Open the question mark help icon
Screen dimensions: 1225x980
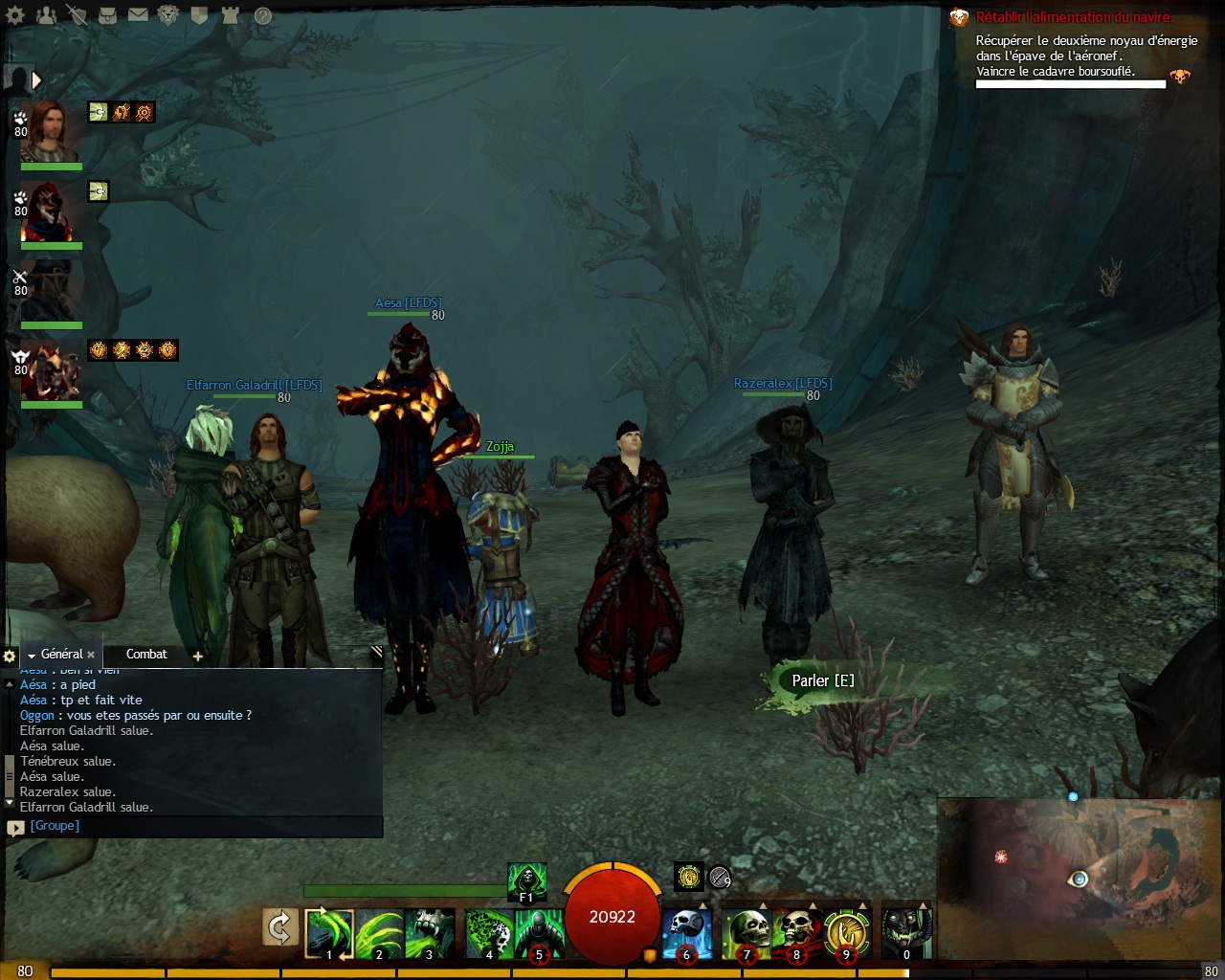(262, 14)
